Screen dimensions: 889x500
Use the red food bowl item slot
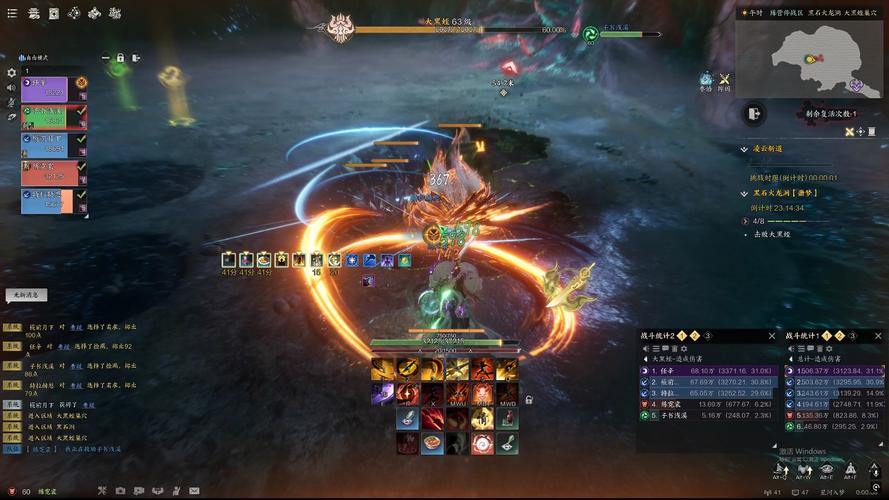(432, 442)
